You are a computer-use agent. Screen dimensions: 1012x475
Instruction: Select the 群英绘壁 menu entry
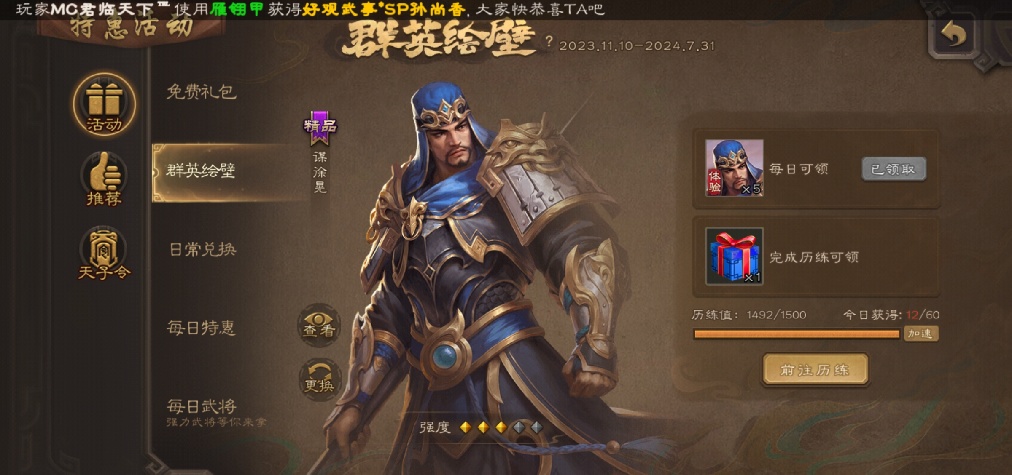201,171
